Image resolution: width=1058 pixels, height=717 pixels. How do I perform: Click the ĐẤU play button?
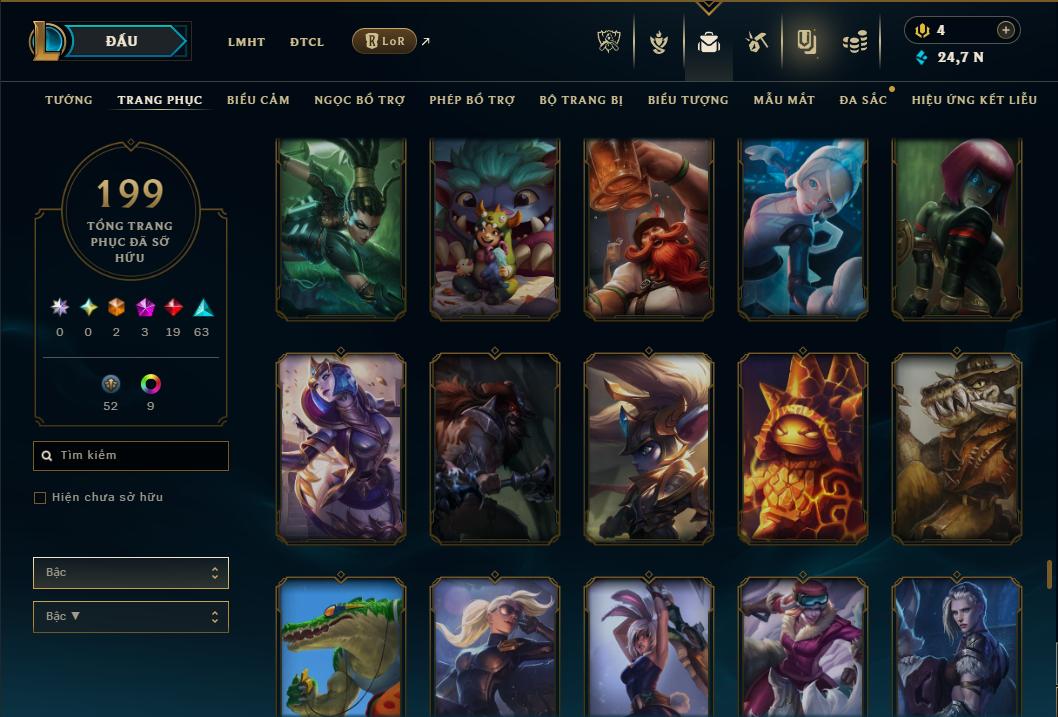[x=121, y=41]
